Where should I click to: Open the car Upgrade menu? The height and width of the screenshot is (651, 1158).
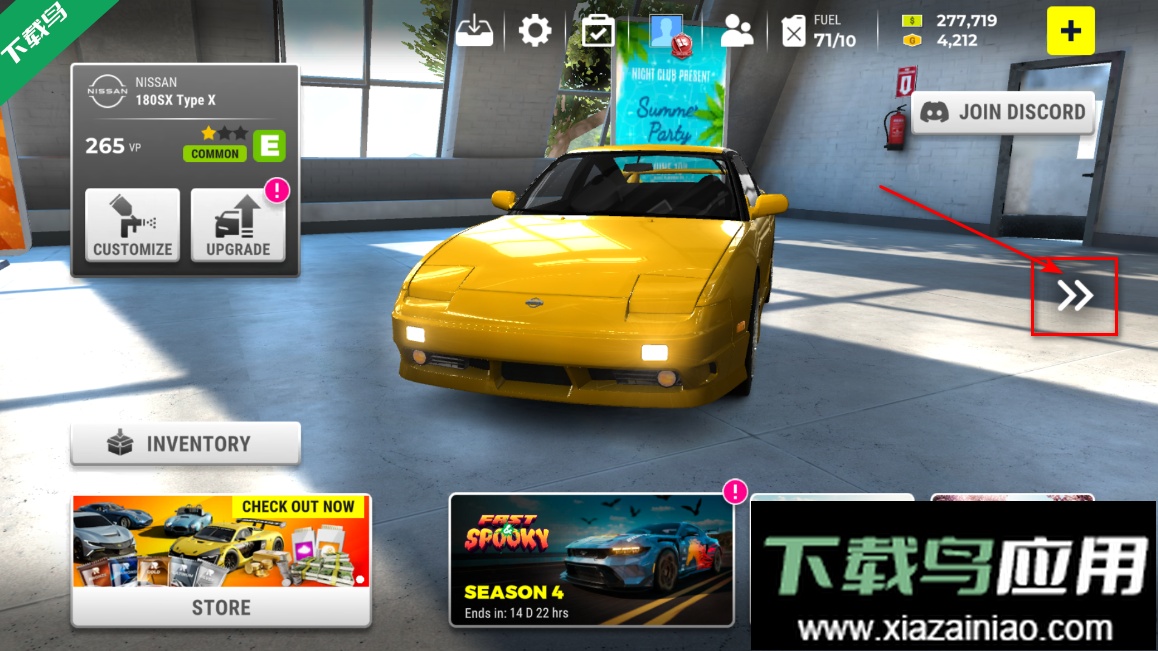(x=238, y=225)
